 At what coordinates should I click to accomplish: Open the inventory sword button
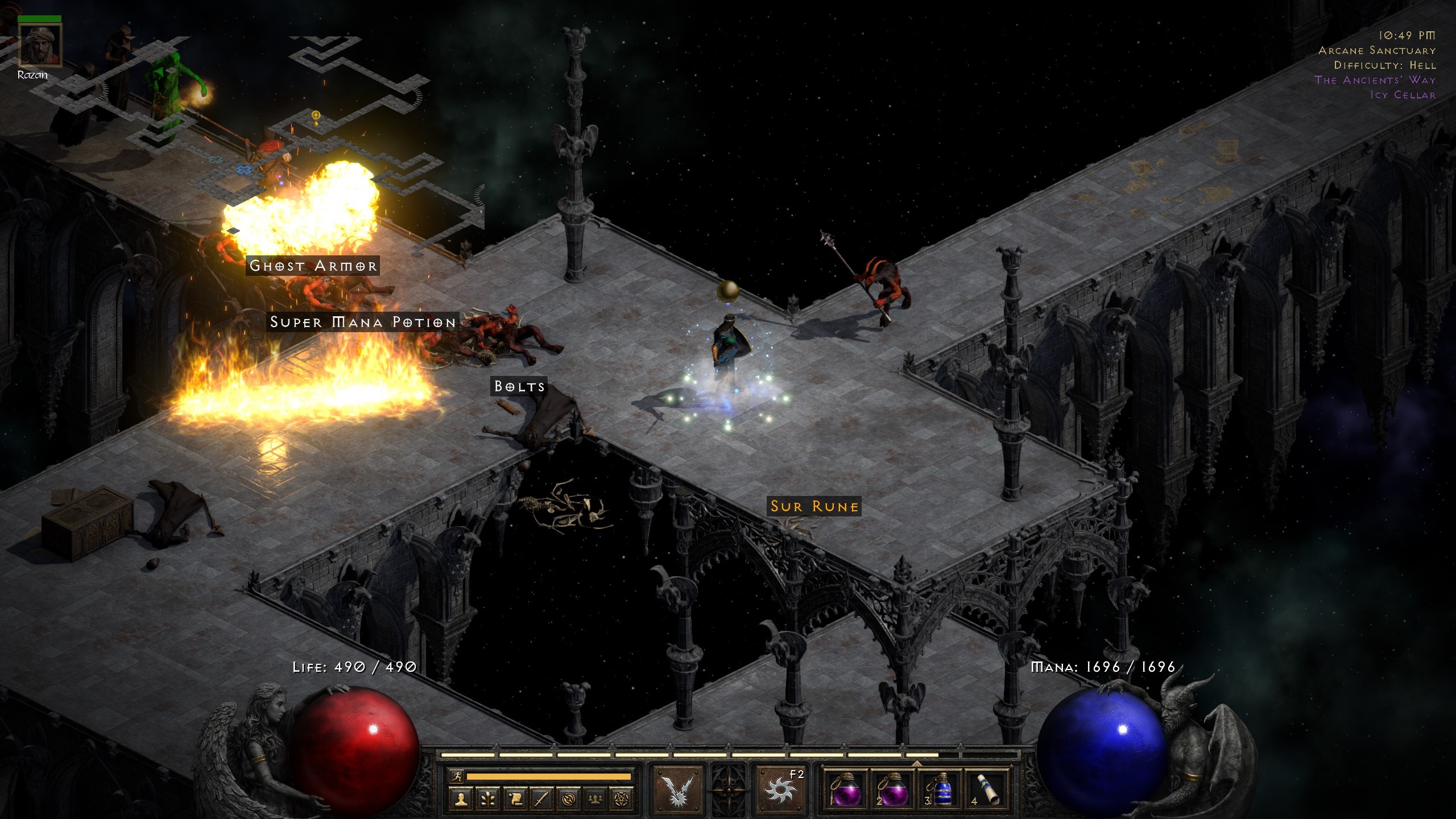[x=541, y=799]
